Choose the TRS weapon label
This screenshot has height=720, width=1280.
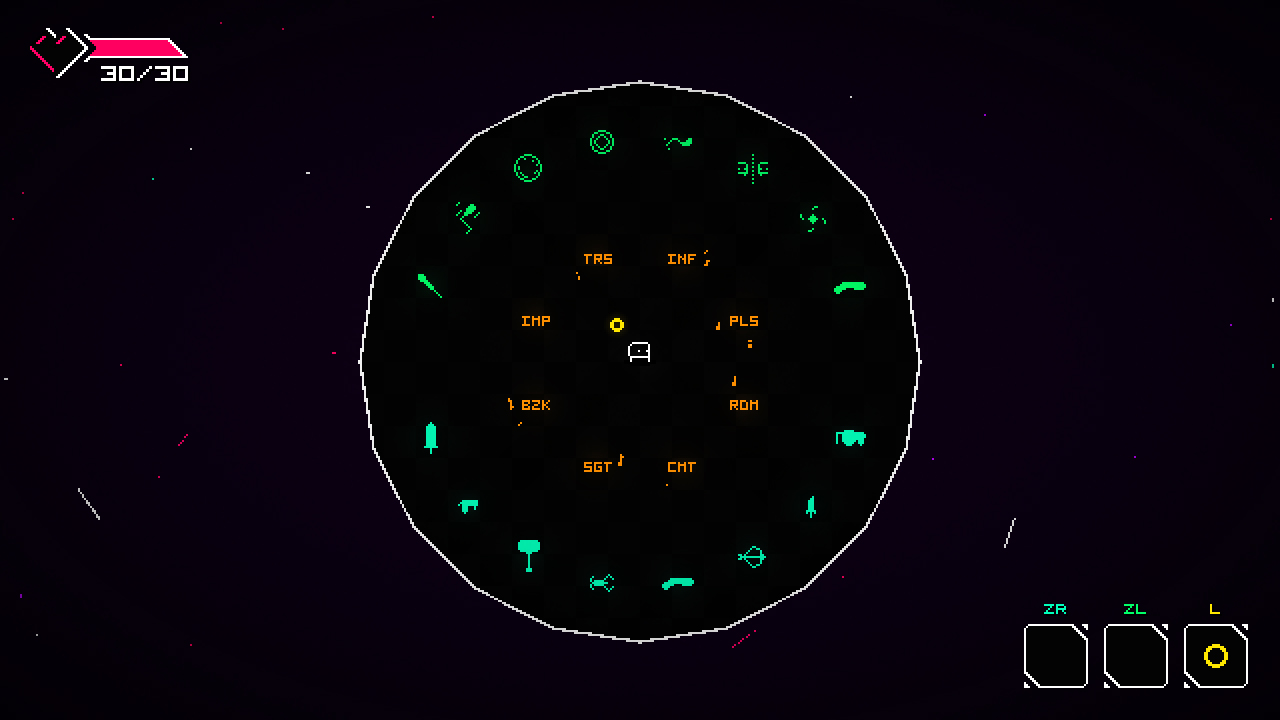[x=597, y=259]
